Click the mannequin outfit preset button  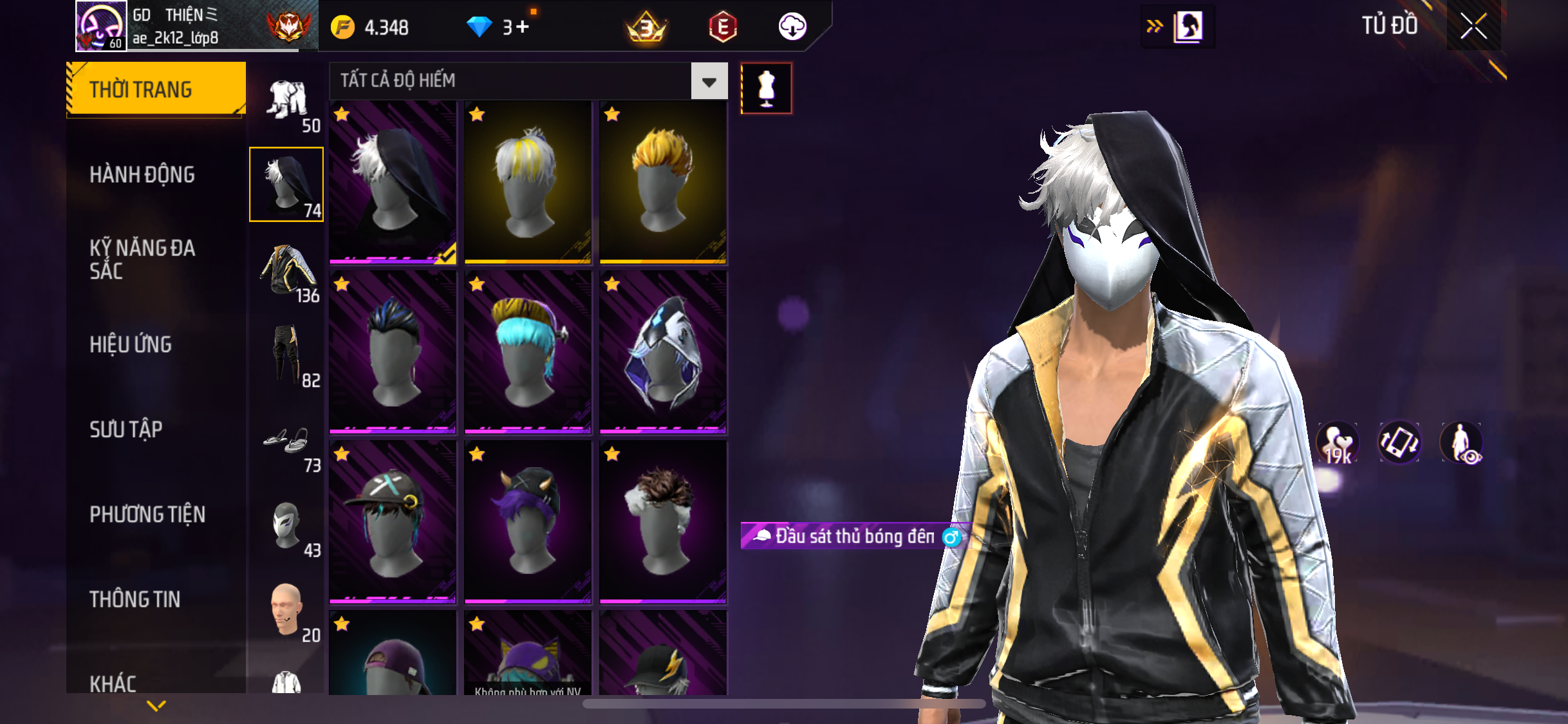(766, 89)
